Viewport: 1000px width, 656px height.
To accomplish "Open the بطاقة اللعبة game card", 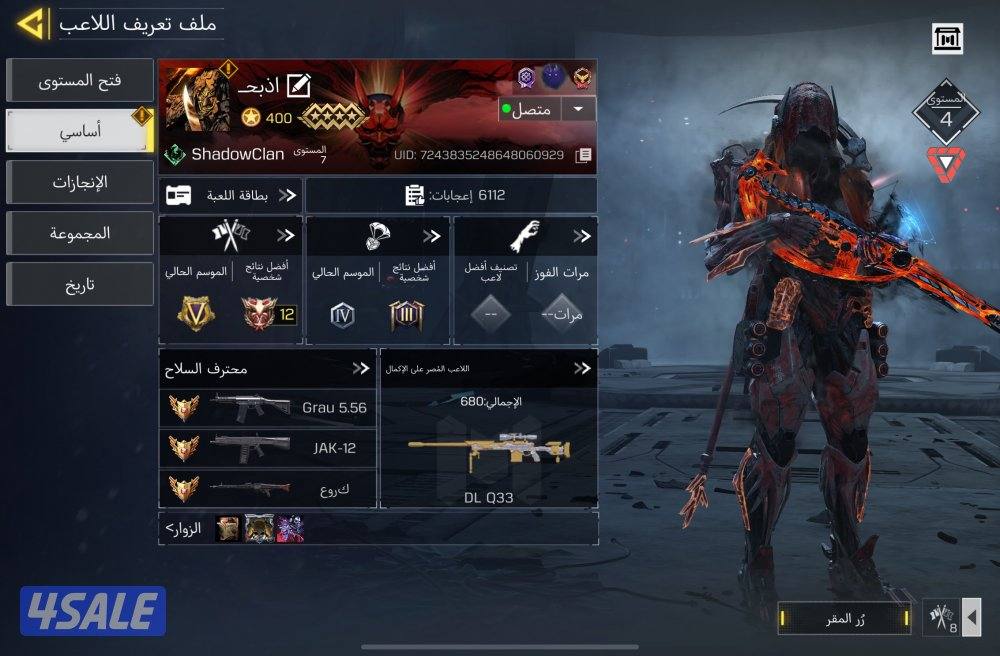I will 230,195.
